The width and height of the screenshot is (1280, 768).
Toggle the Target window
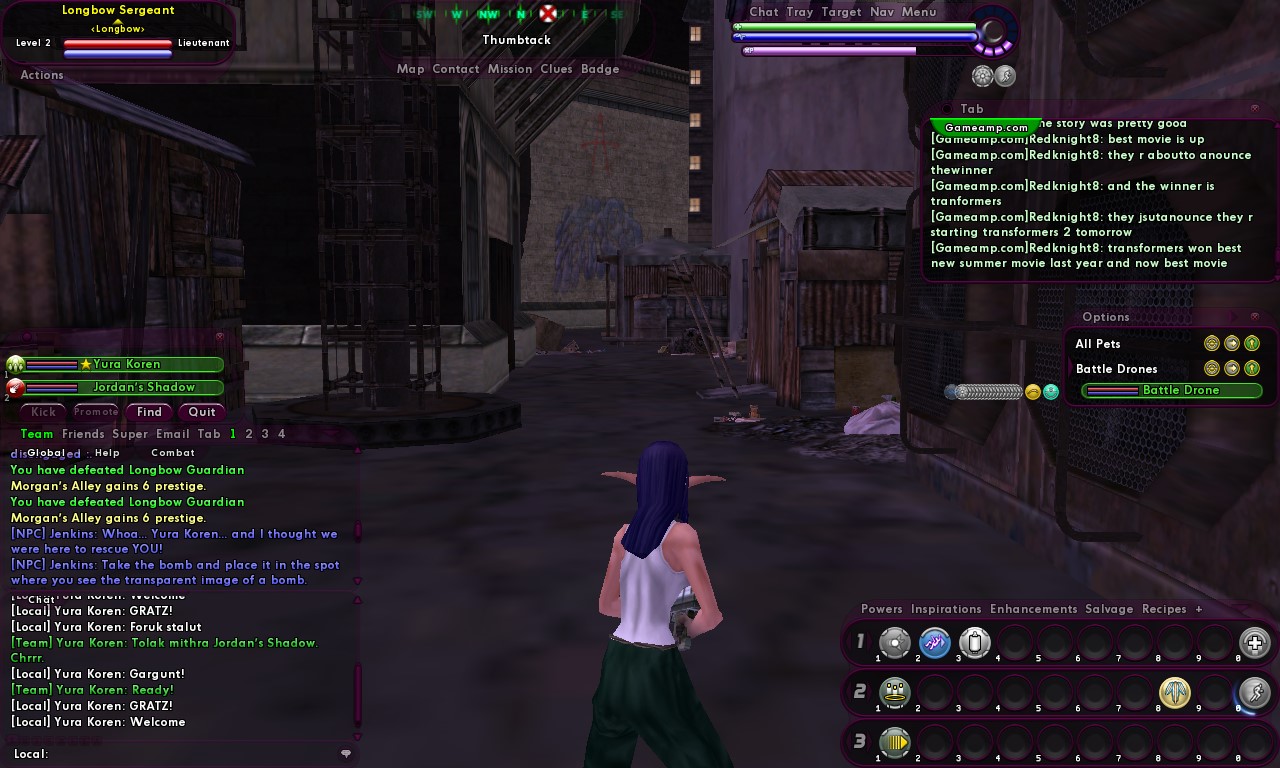(x=841, y=12)
